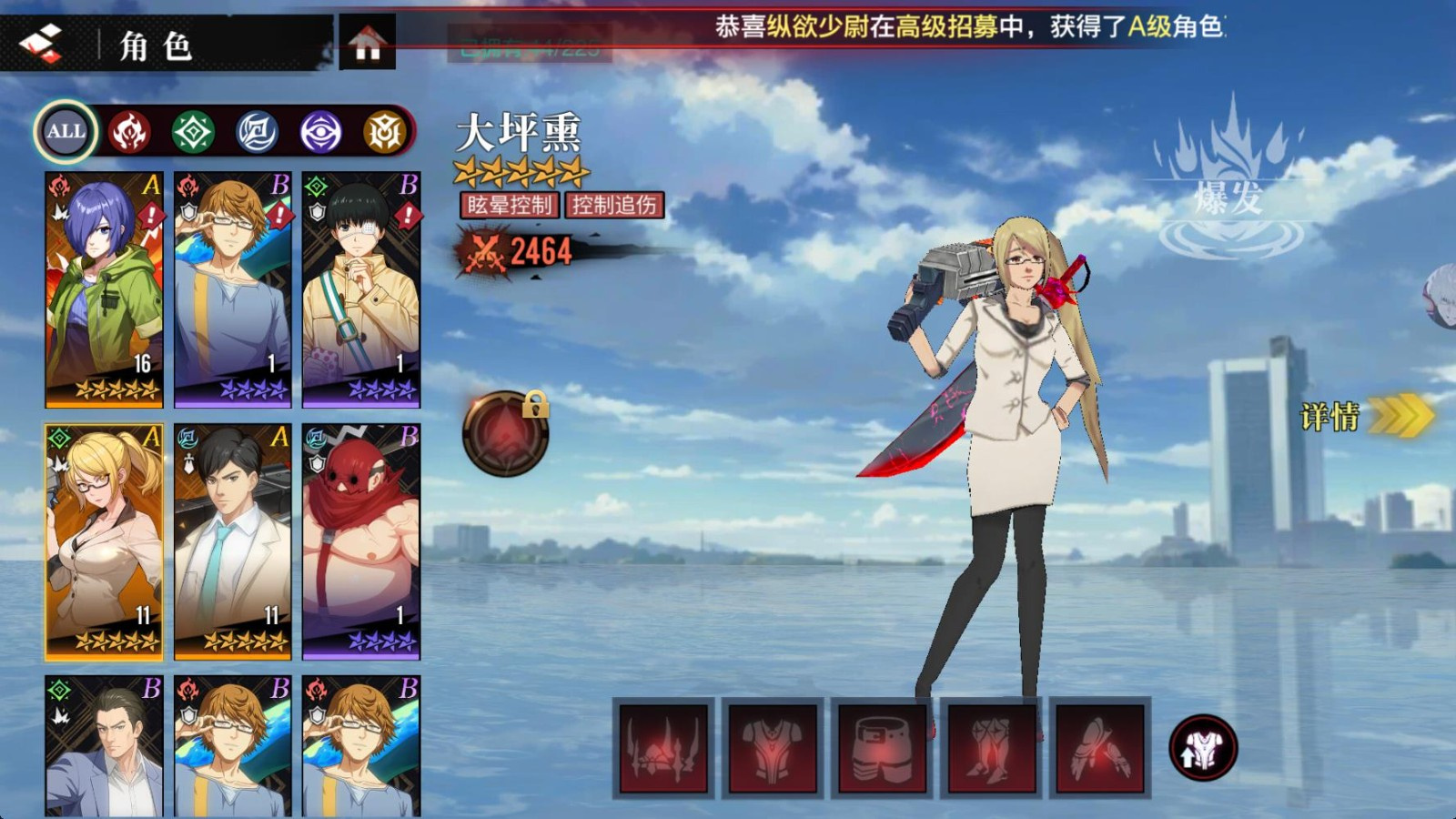Select the green faction filter icon
The image size is (1456, 819).
191,131
